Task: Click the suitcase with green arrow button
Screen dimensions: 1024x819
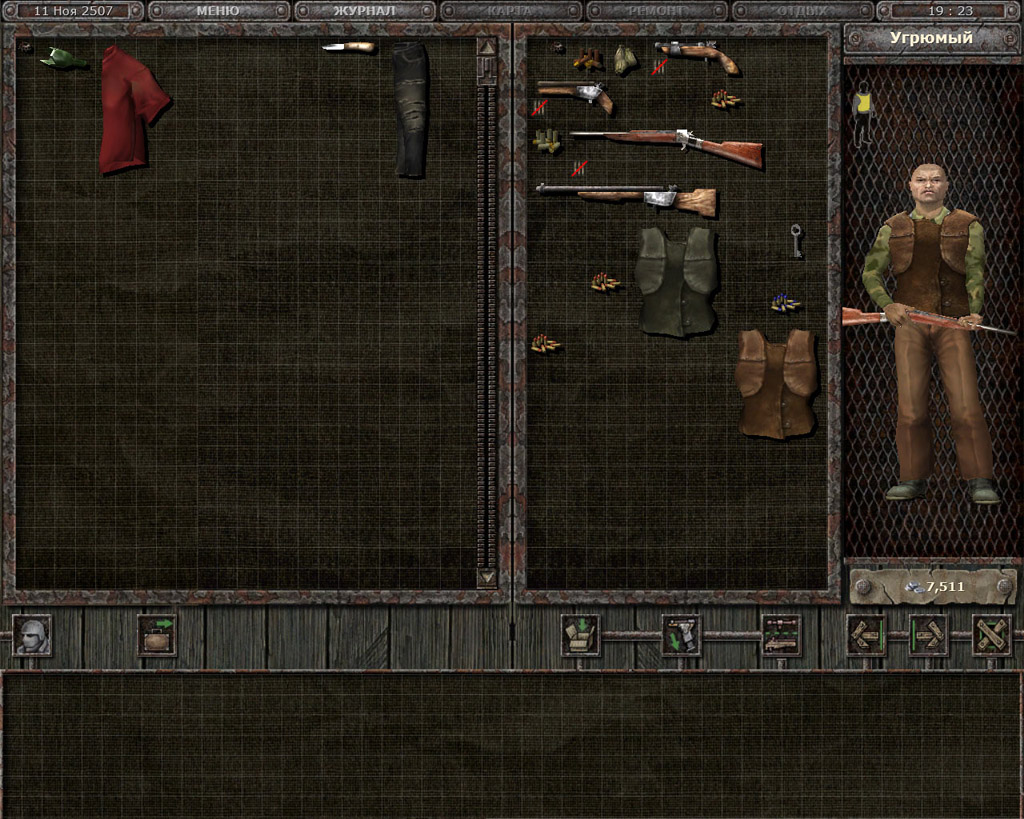Action: click(157, 636)
